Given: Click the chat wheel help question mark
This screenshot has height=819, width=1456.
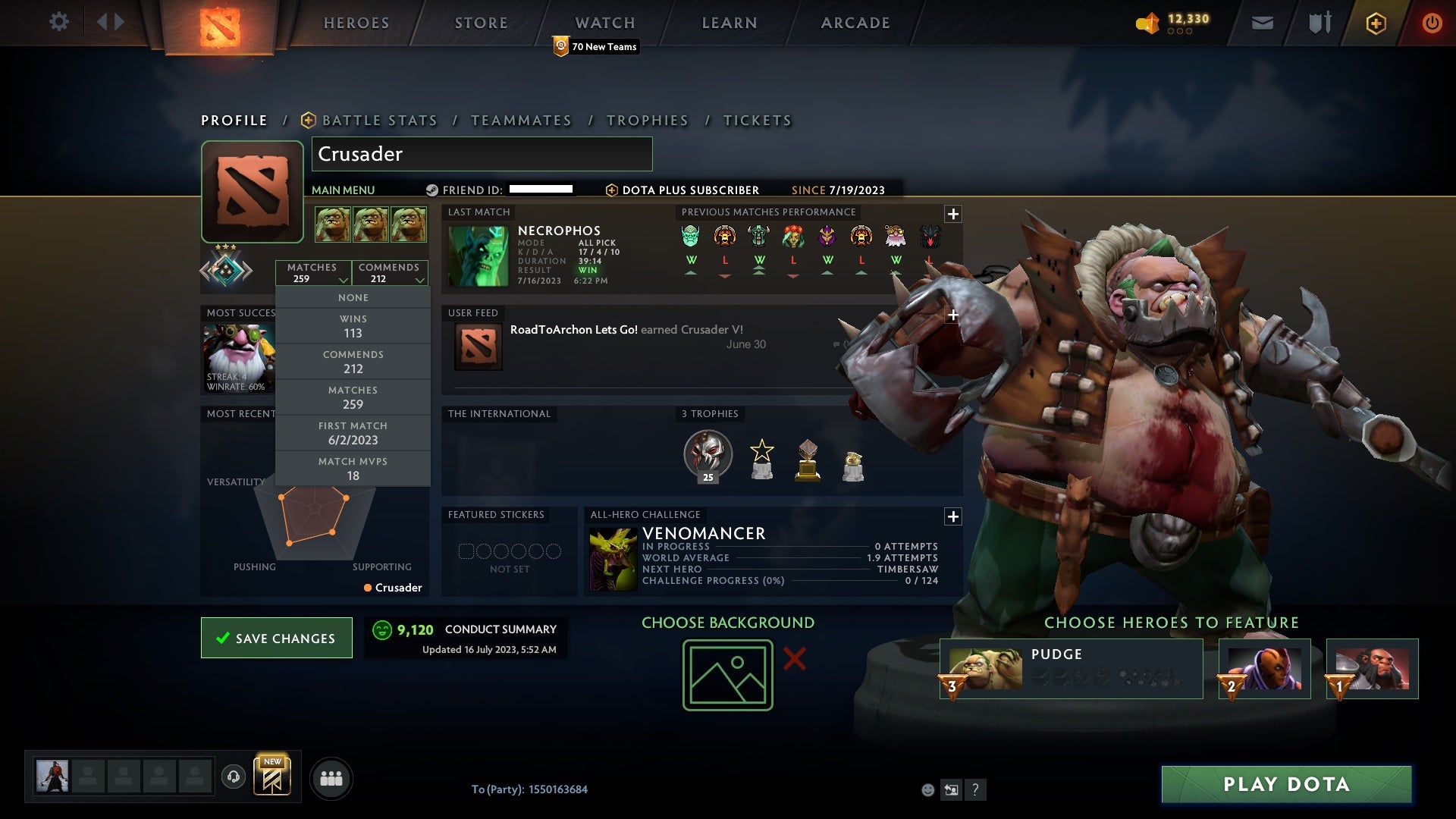Looking at the screenshot, I should click(x=975, y=789).
